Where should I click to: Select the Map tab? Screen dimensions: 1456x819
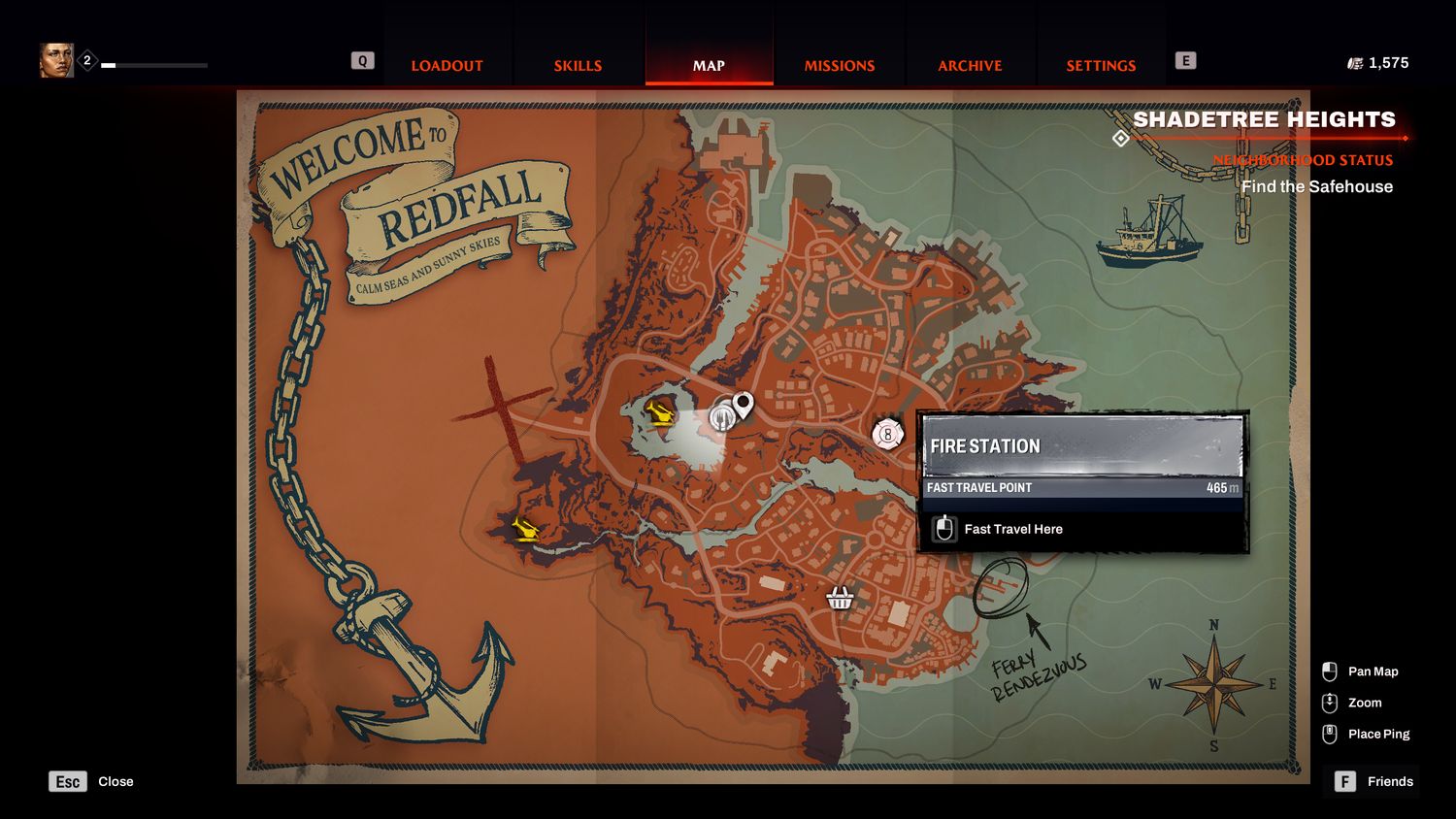pyautogui.click(x=709, y=66)
